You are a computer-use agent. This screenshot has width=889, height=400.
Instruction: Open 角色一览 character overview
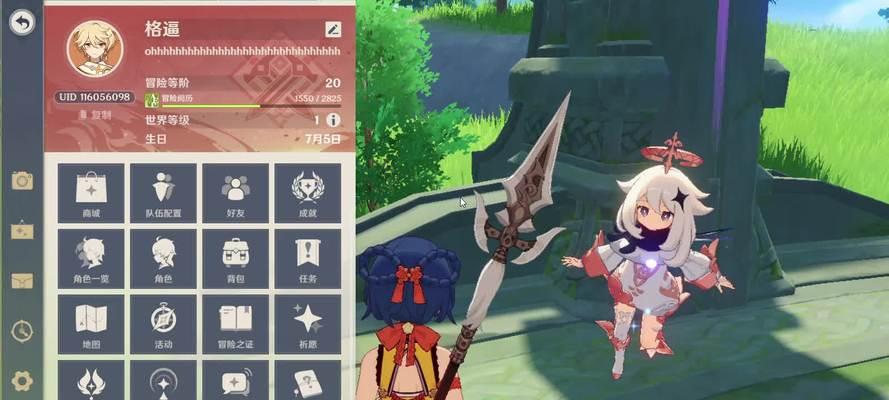91,259
